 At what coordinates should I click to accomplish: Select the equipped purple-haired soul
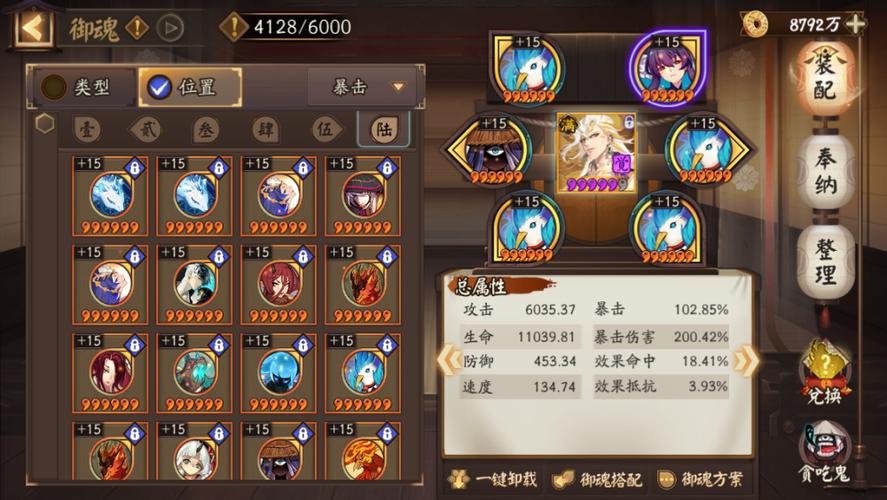[668, 68]
